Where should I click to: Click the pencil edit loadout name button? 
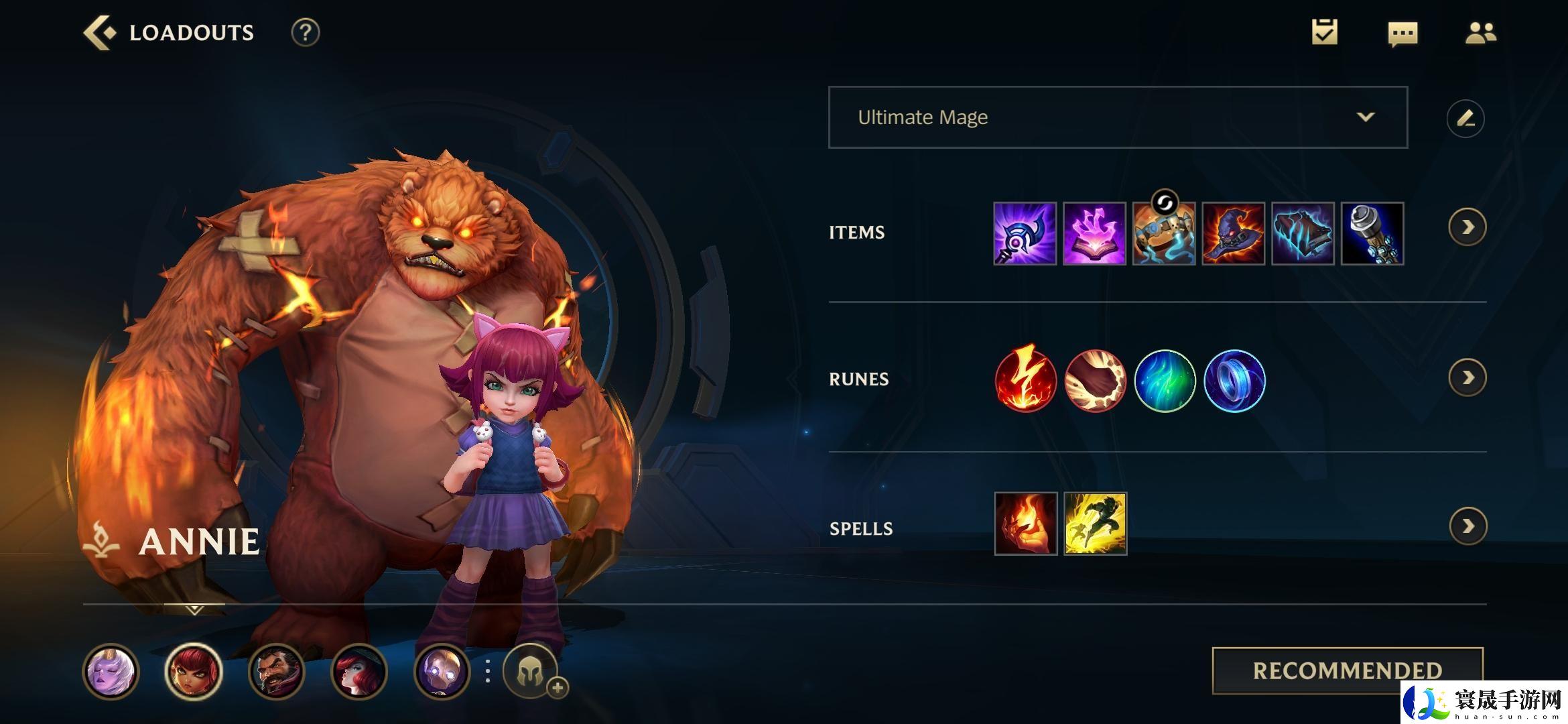[x=1465, y=119]
